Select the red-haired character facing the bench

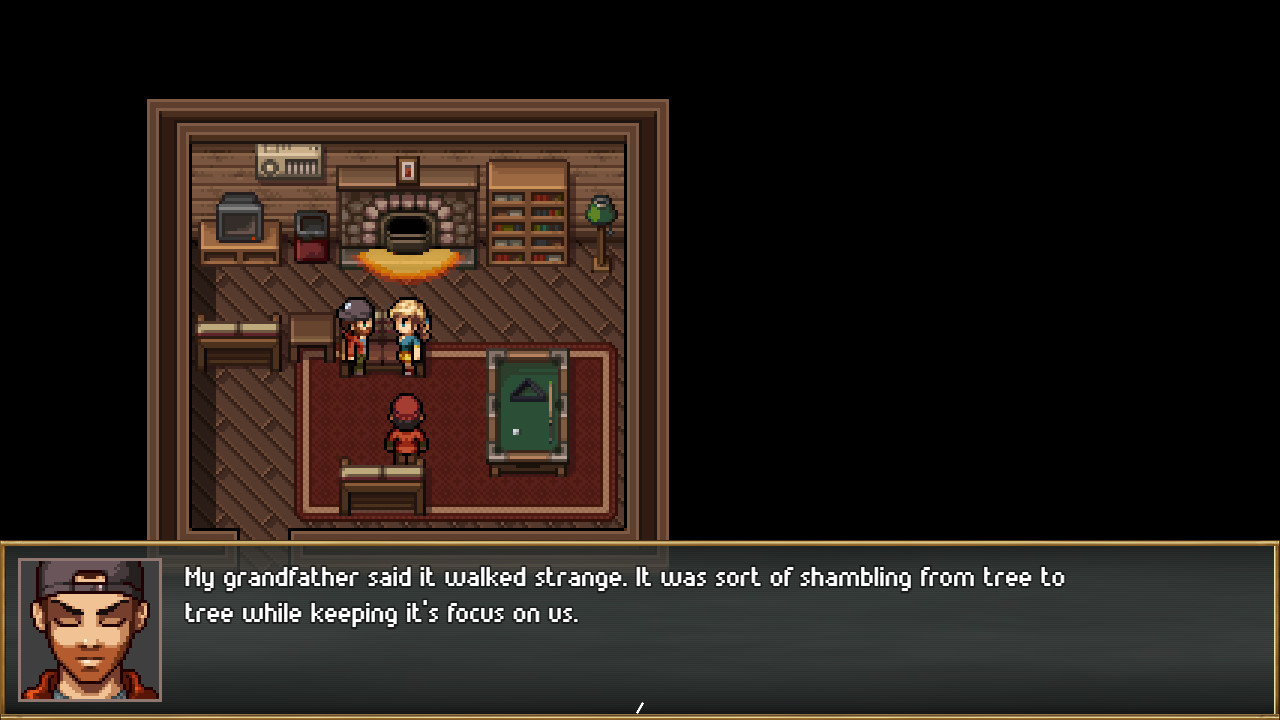[405, 425]
